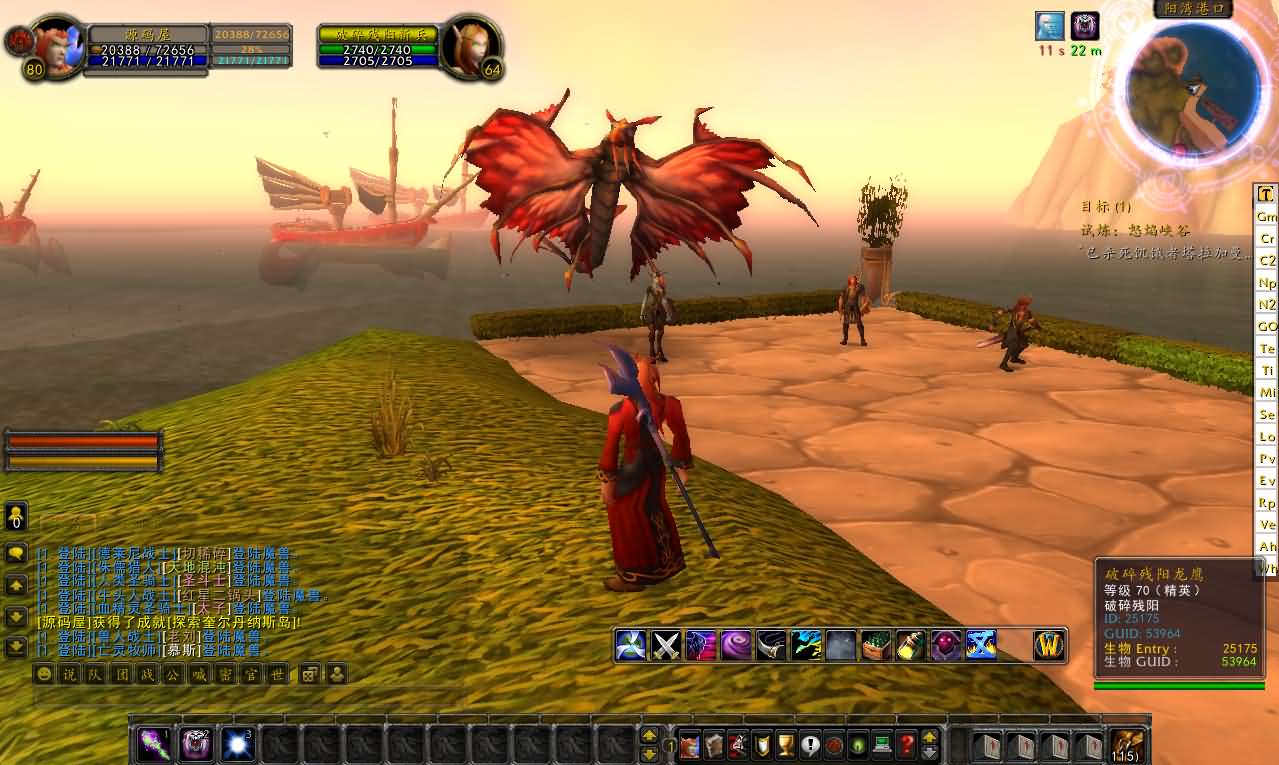Open the minimap
The width and height of the screenshot is (1279, 765).
pos(1193,87)
